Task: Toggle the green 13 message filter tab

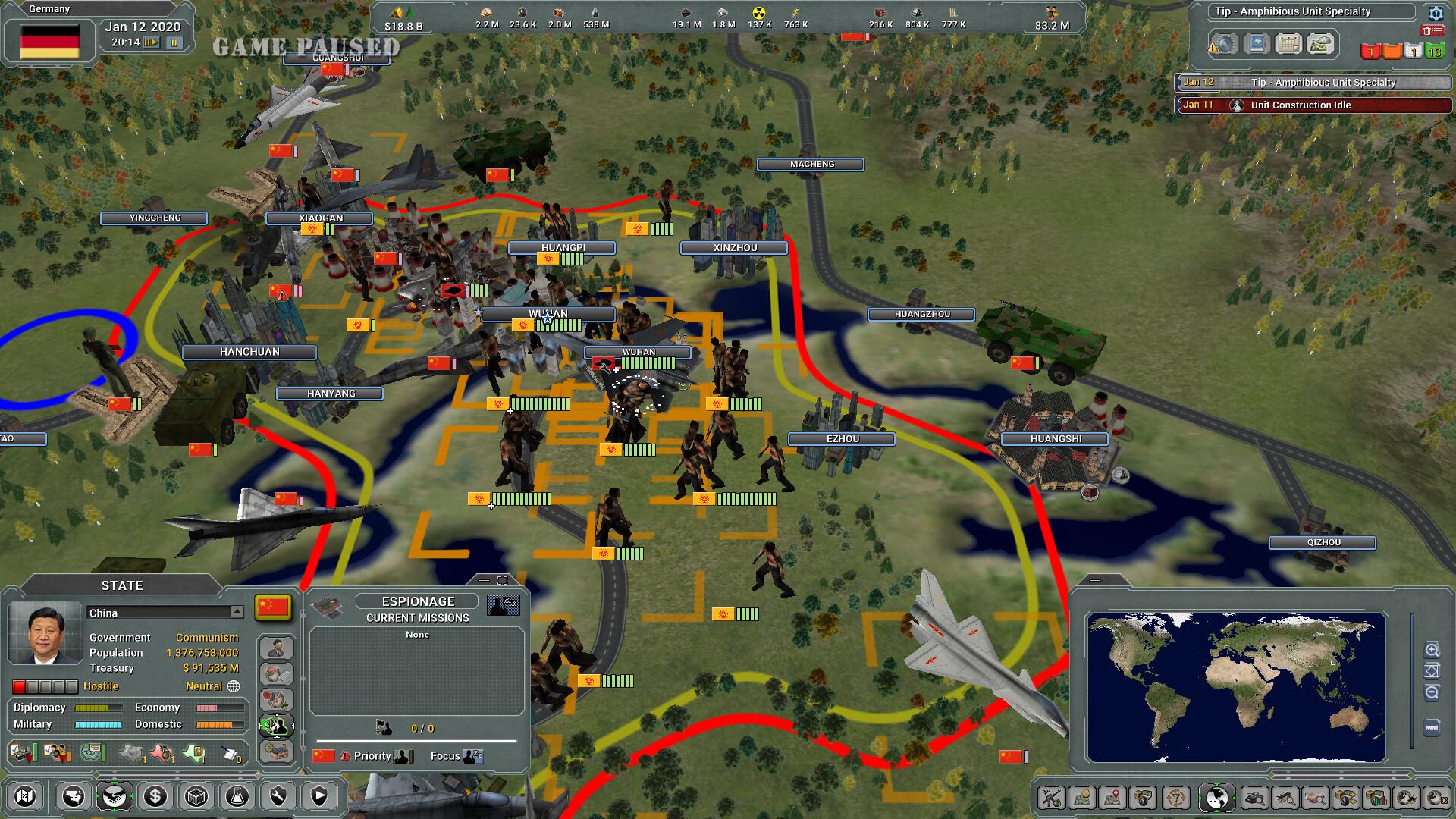Action: click(1436, 51)
